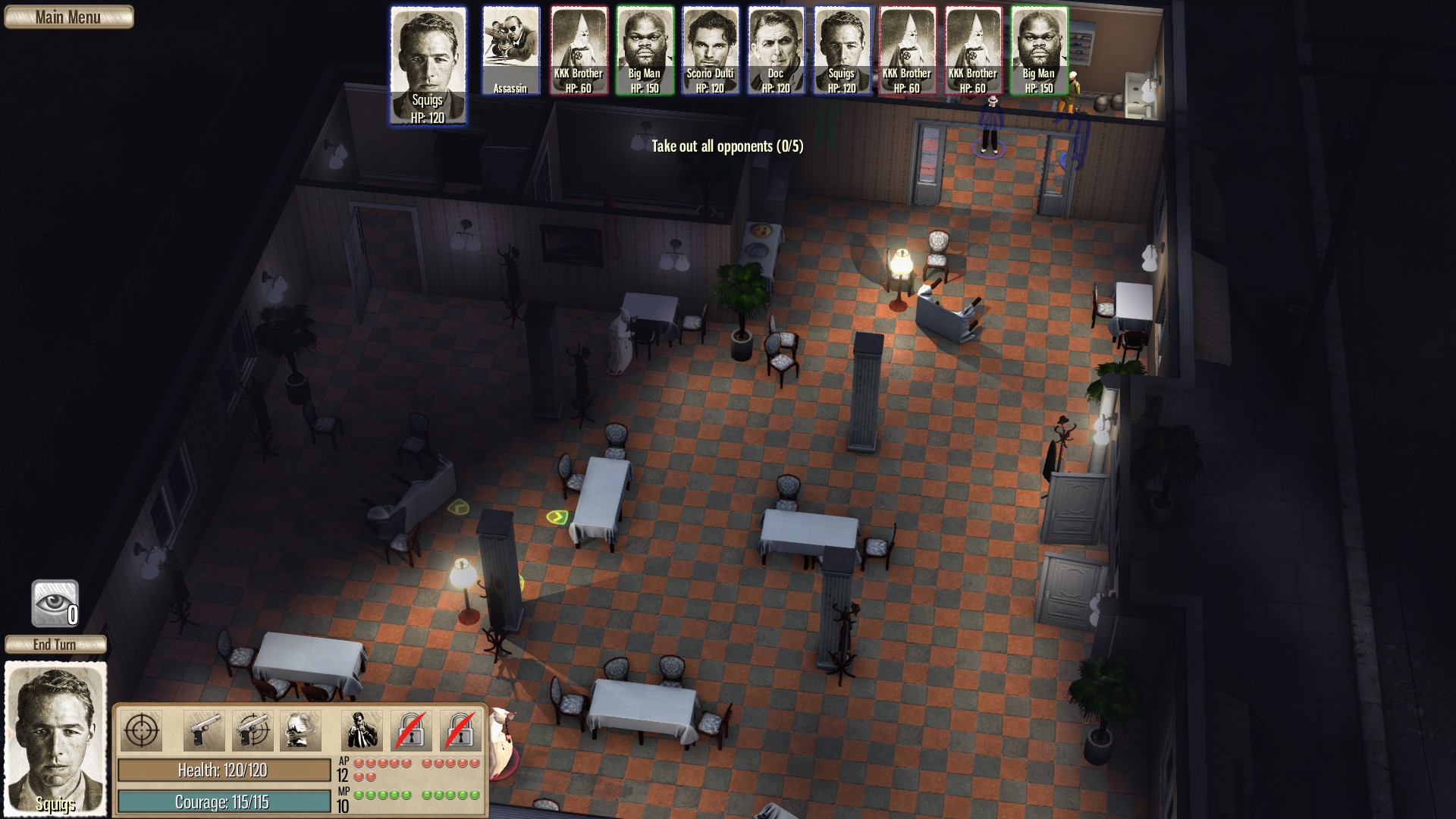This screenshot has width=1456, height=819.
Task: Click the eye vision icon
Action: click(x=55, y=604)
